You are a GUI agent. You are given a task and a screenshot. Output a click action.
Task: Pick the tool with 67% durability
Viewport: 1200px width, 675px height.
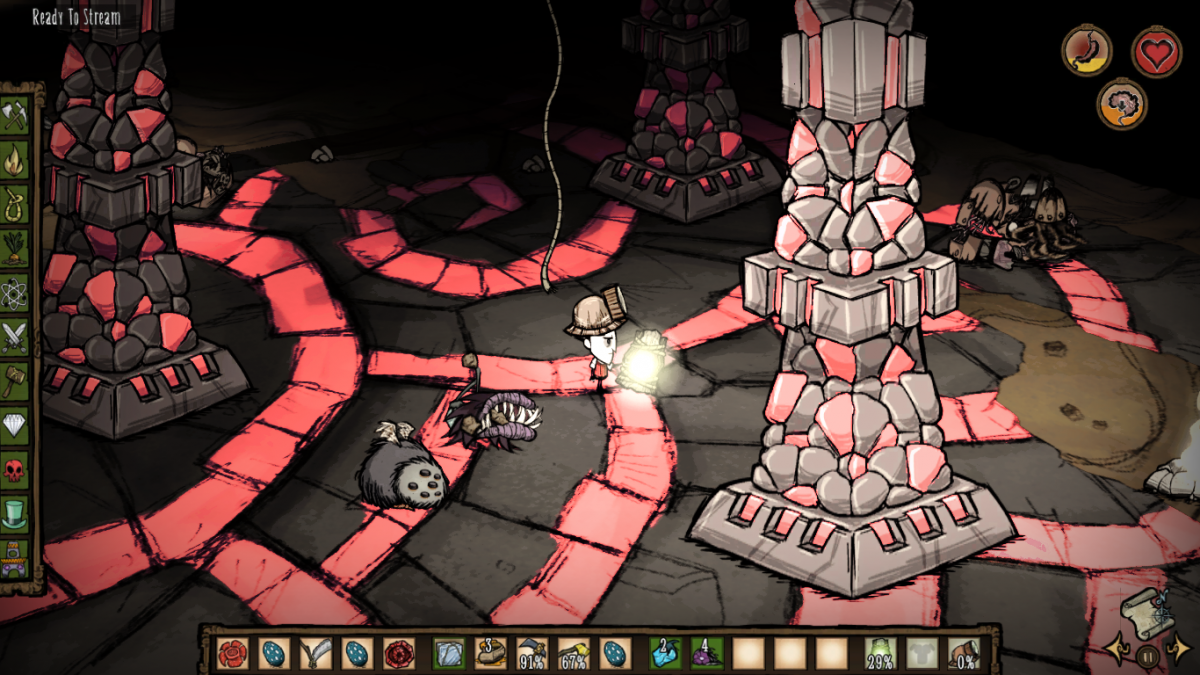[x=573, y=653]
